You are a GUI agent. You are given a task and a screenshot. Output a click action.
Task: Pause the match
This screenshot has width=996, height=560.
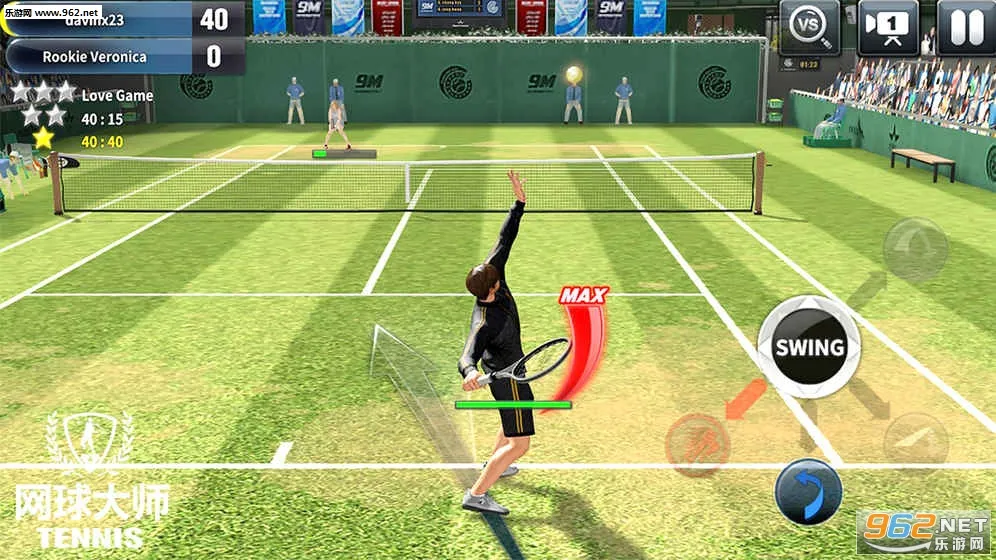[x=965, y=28]
